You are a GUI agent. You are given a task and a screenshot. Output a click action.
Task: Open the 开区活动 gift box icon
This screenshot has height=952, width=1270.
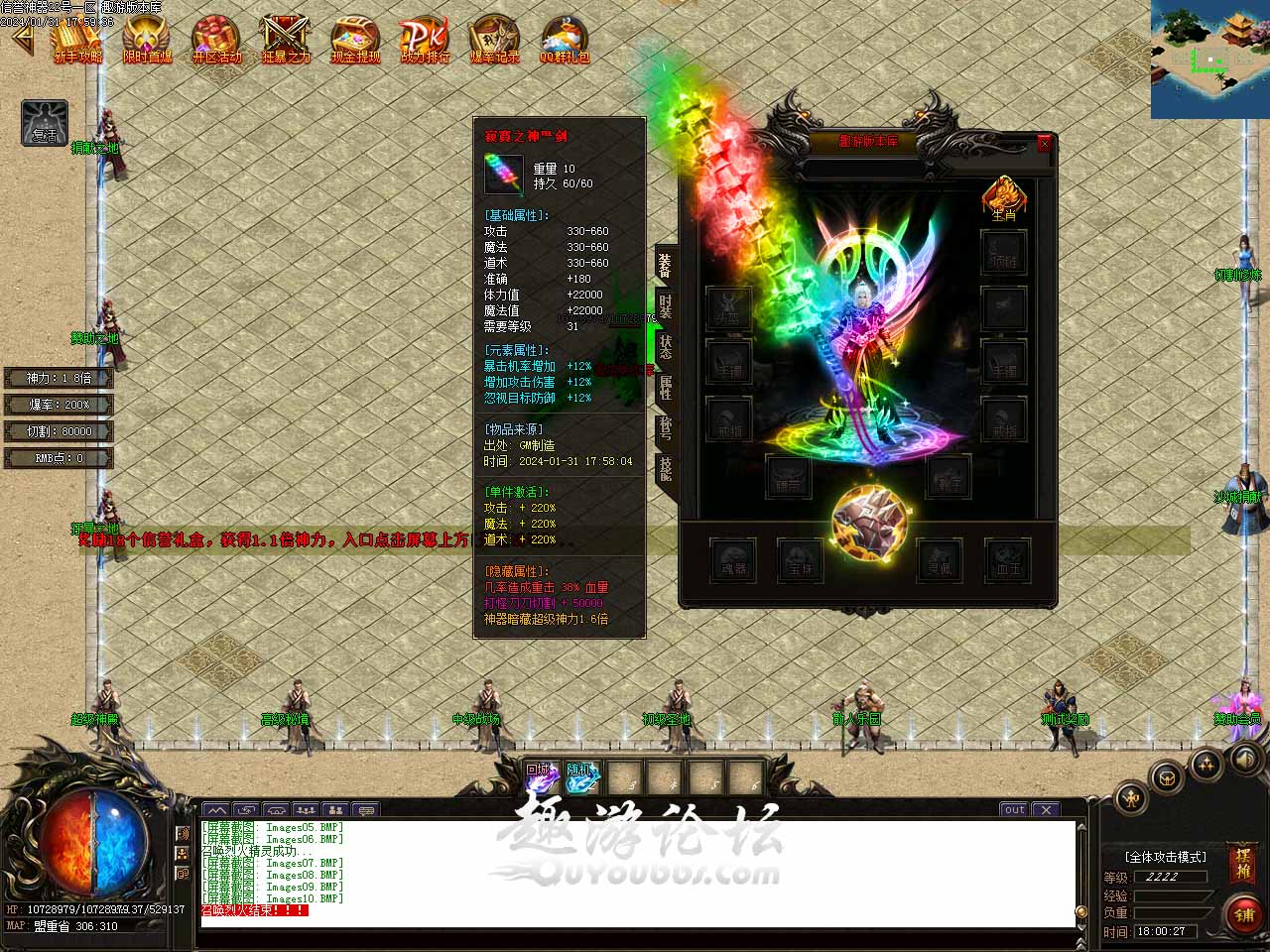pyautogui.click(x=215, y=40)
